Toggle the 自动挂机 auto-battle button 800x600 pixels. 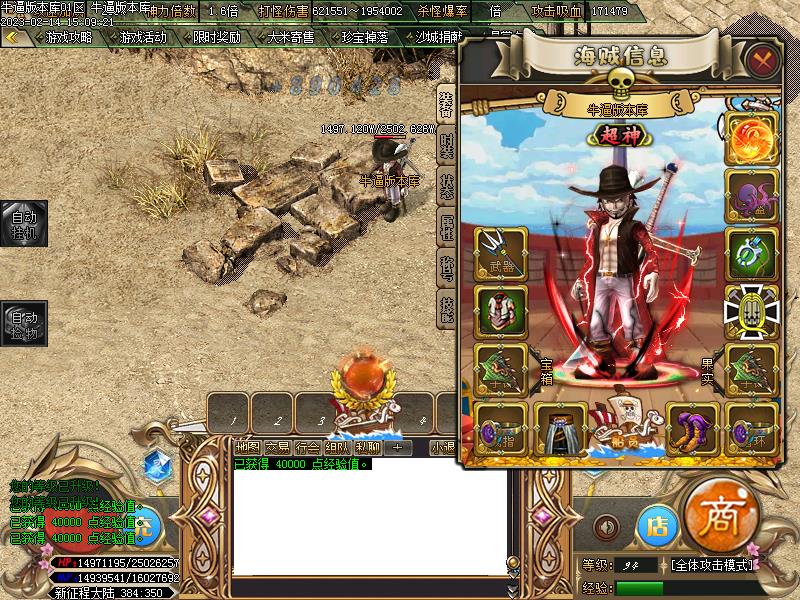click(23, 224)
